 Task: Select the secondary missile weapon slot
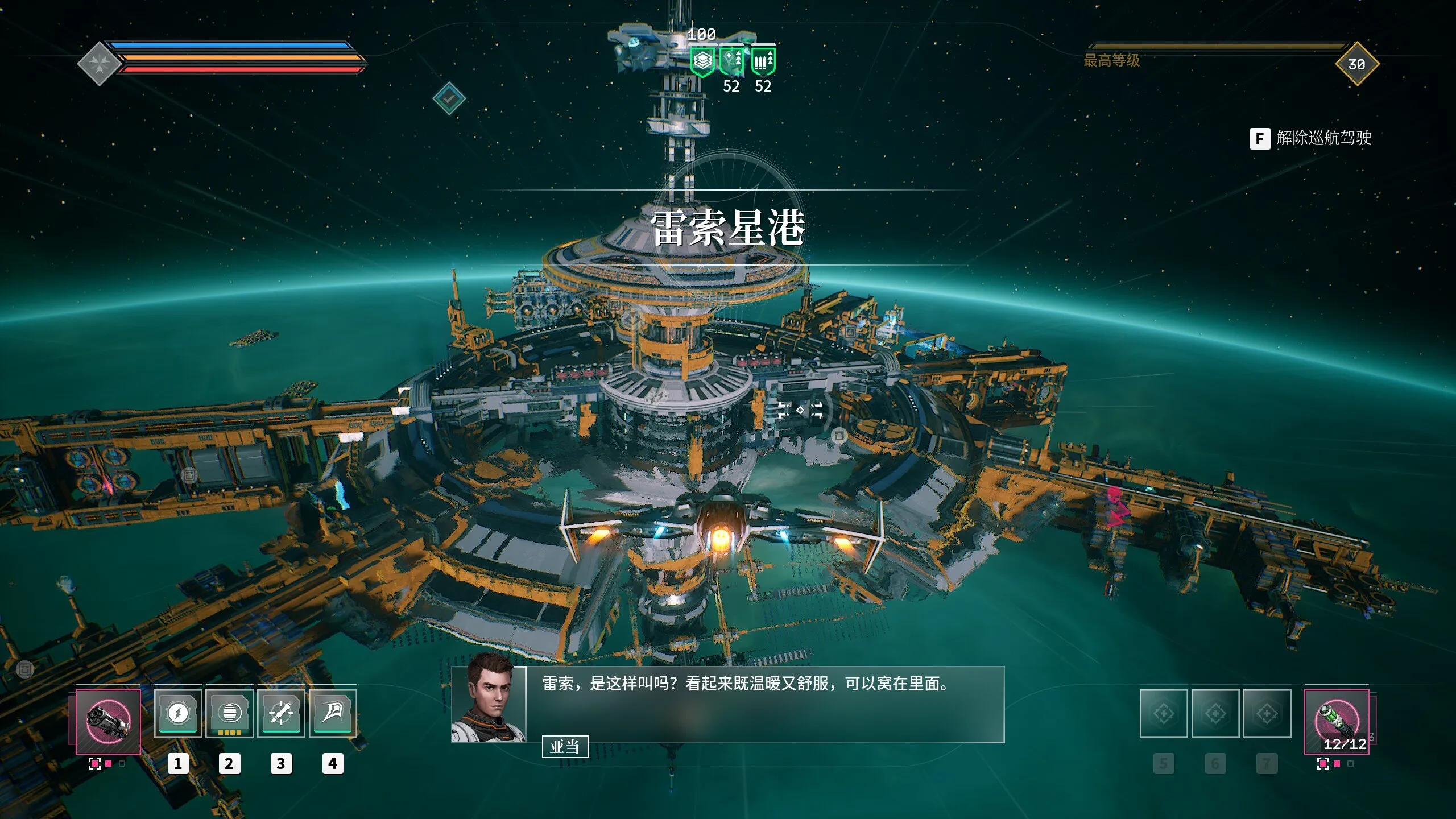click(x=1337, y=721)
